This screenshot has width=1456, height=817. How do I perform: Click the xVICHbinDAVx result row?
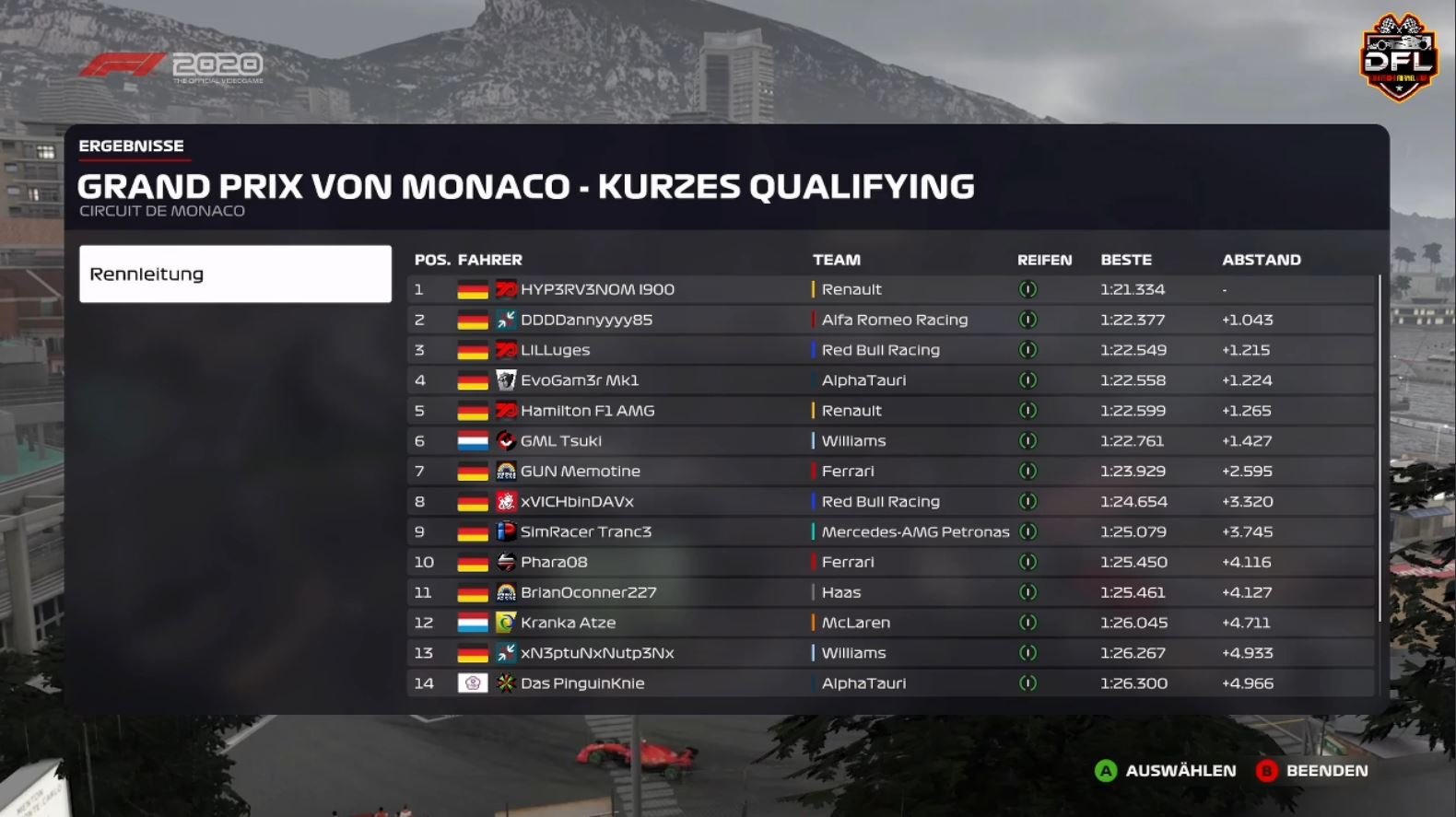[577, 502]
